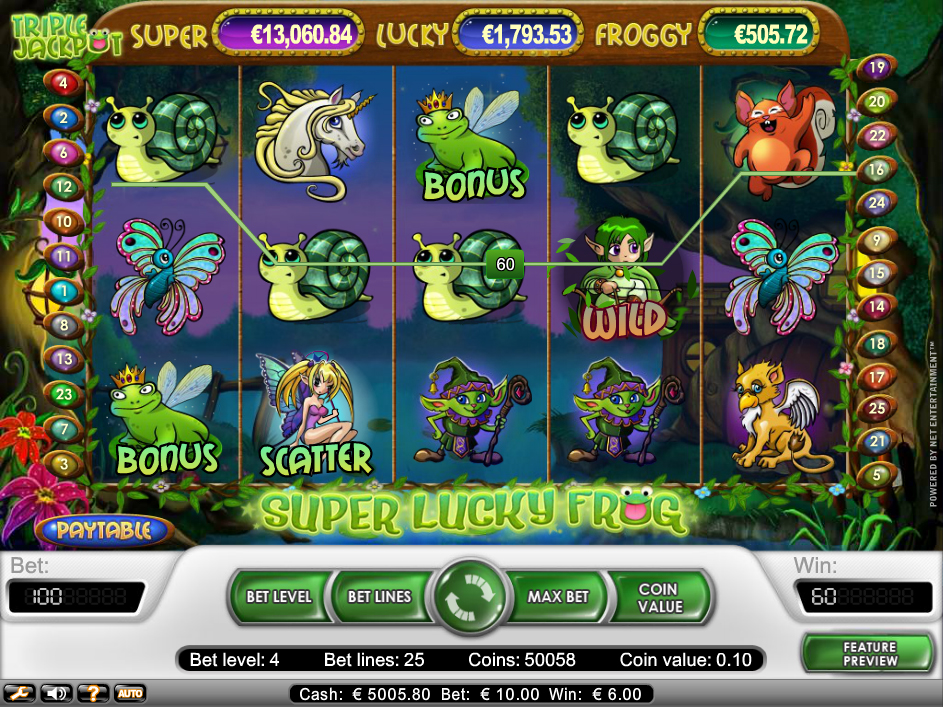Click payline number 12 marker

pyautogui.click(x=63, y=186)
